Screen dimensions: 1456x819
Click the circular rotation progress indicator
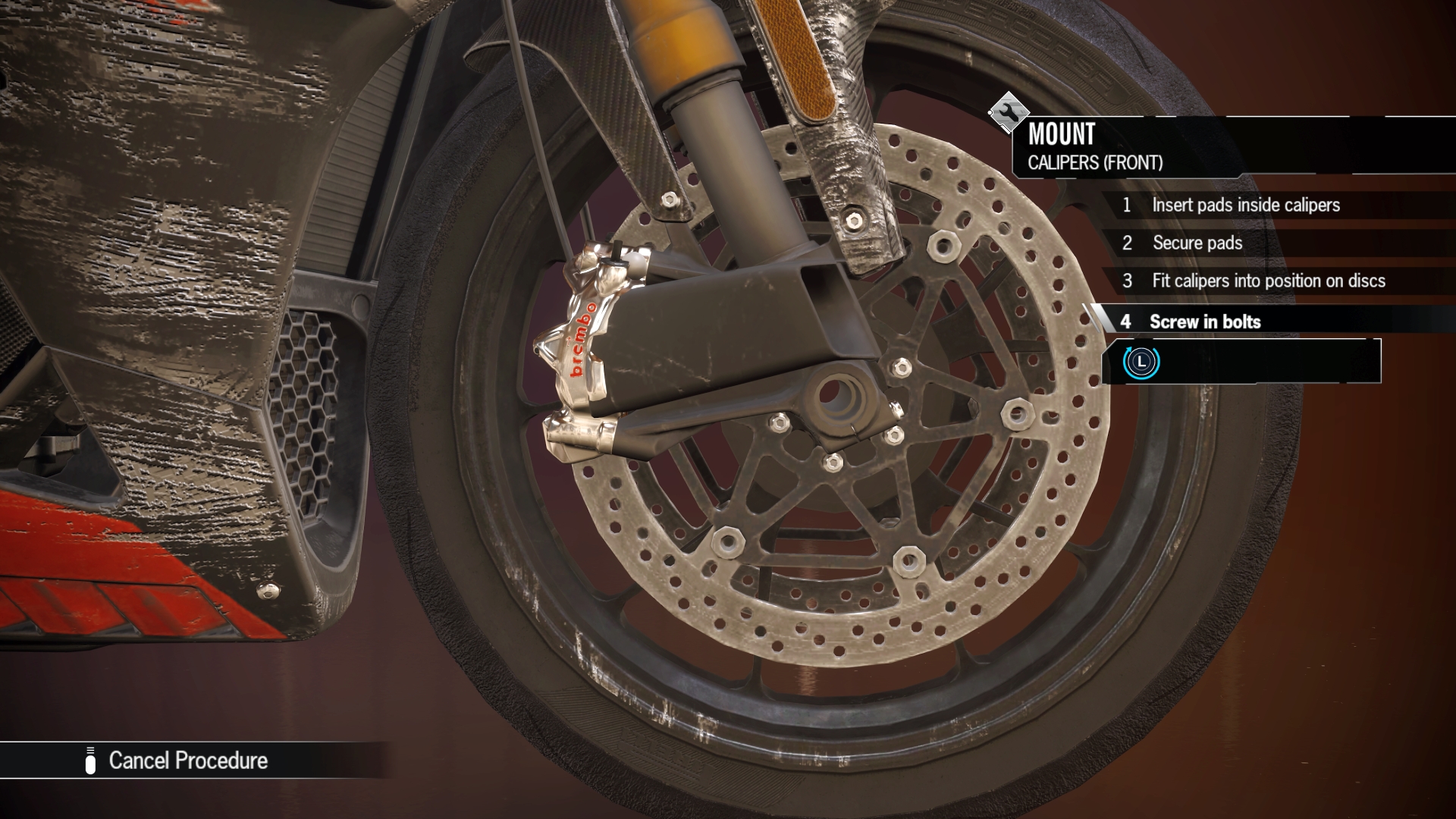pos(1141,364)
